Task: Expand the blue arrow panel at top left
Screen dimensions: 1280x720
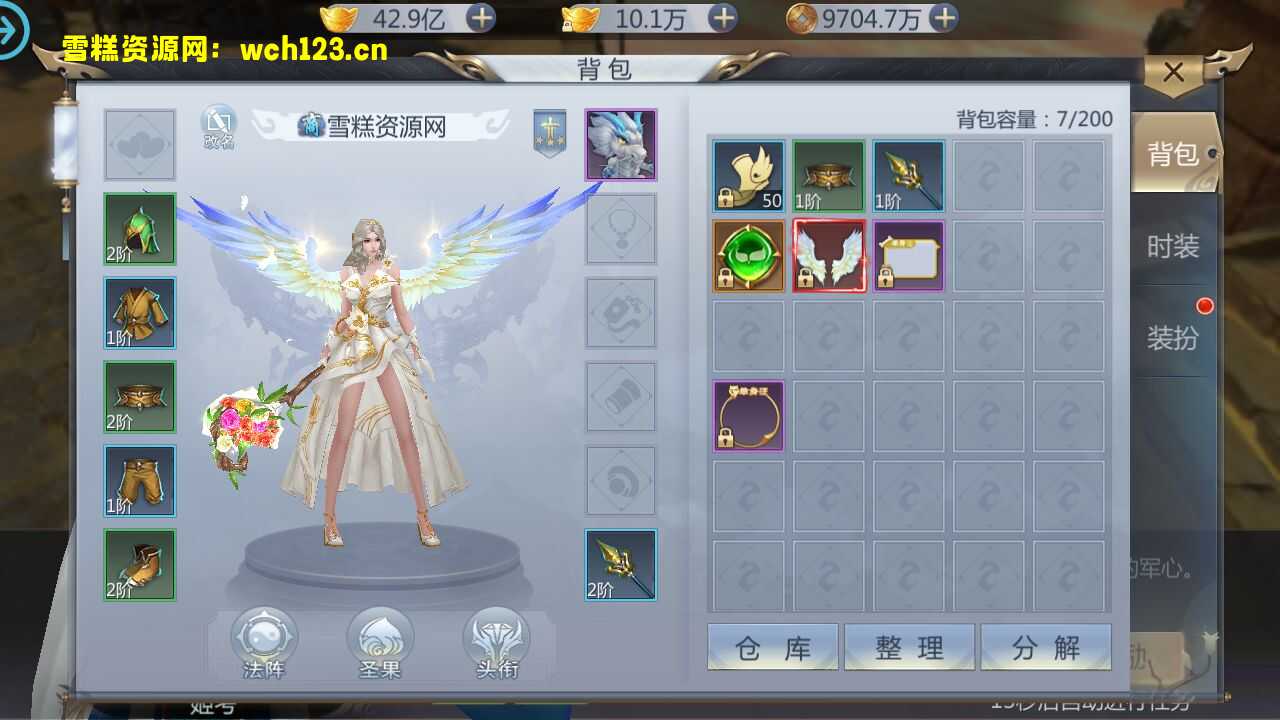Action: pyautogui.click(x=14, y=30)
